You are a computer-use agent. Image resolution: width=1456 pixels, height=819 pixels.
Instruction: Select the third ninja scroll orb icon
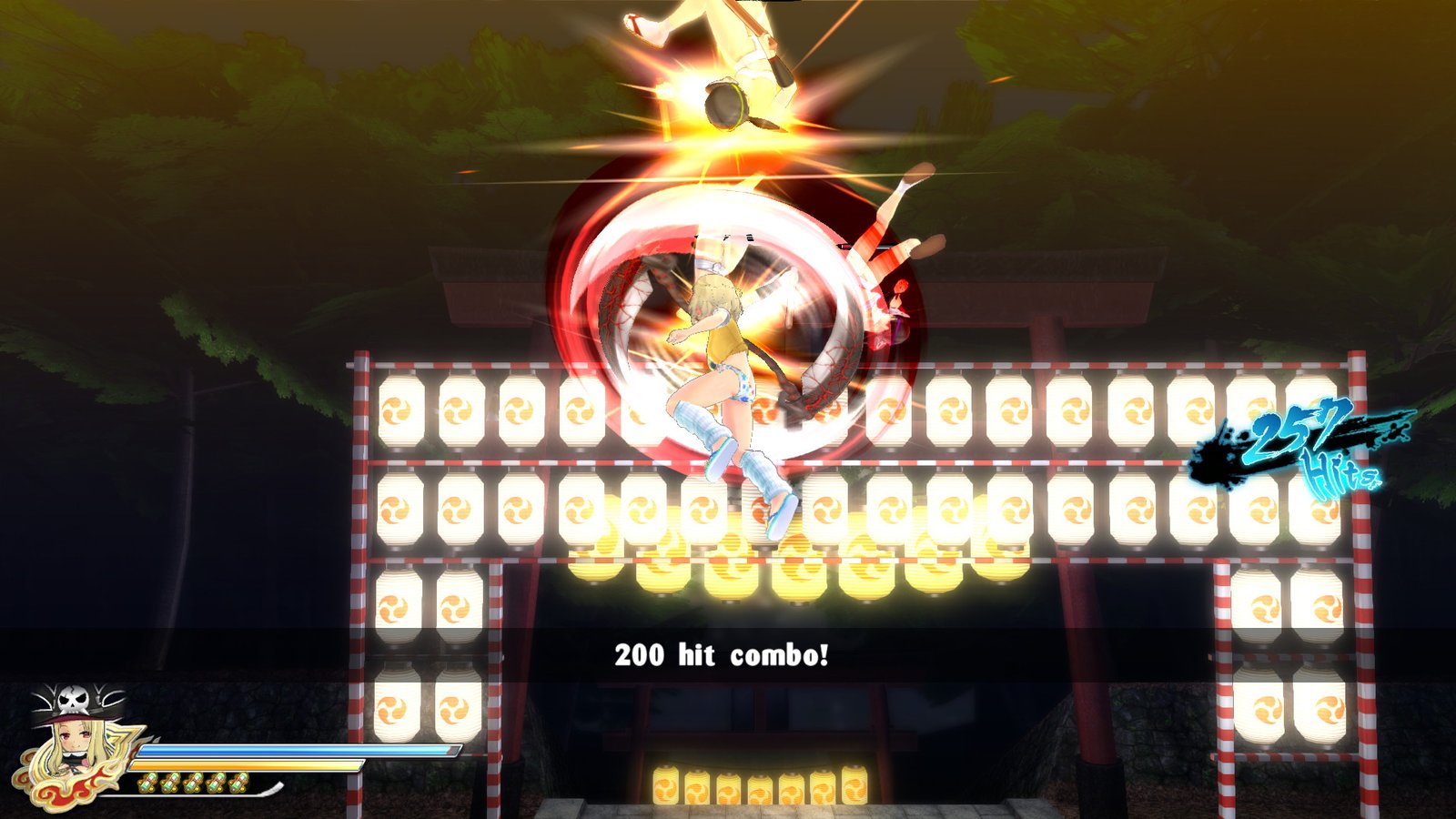195,783
